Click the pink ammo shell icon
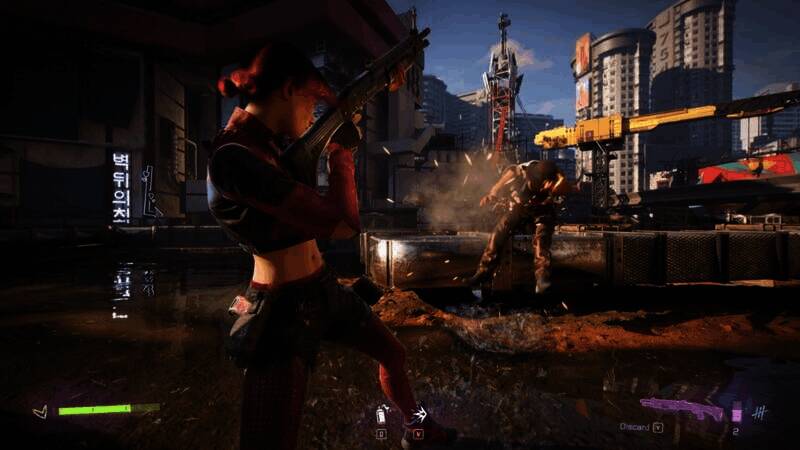800x450 pixels. 737,413
